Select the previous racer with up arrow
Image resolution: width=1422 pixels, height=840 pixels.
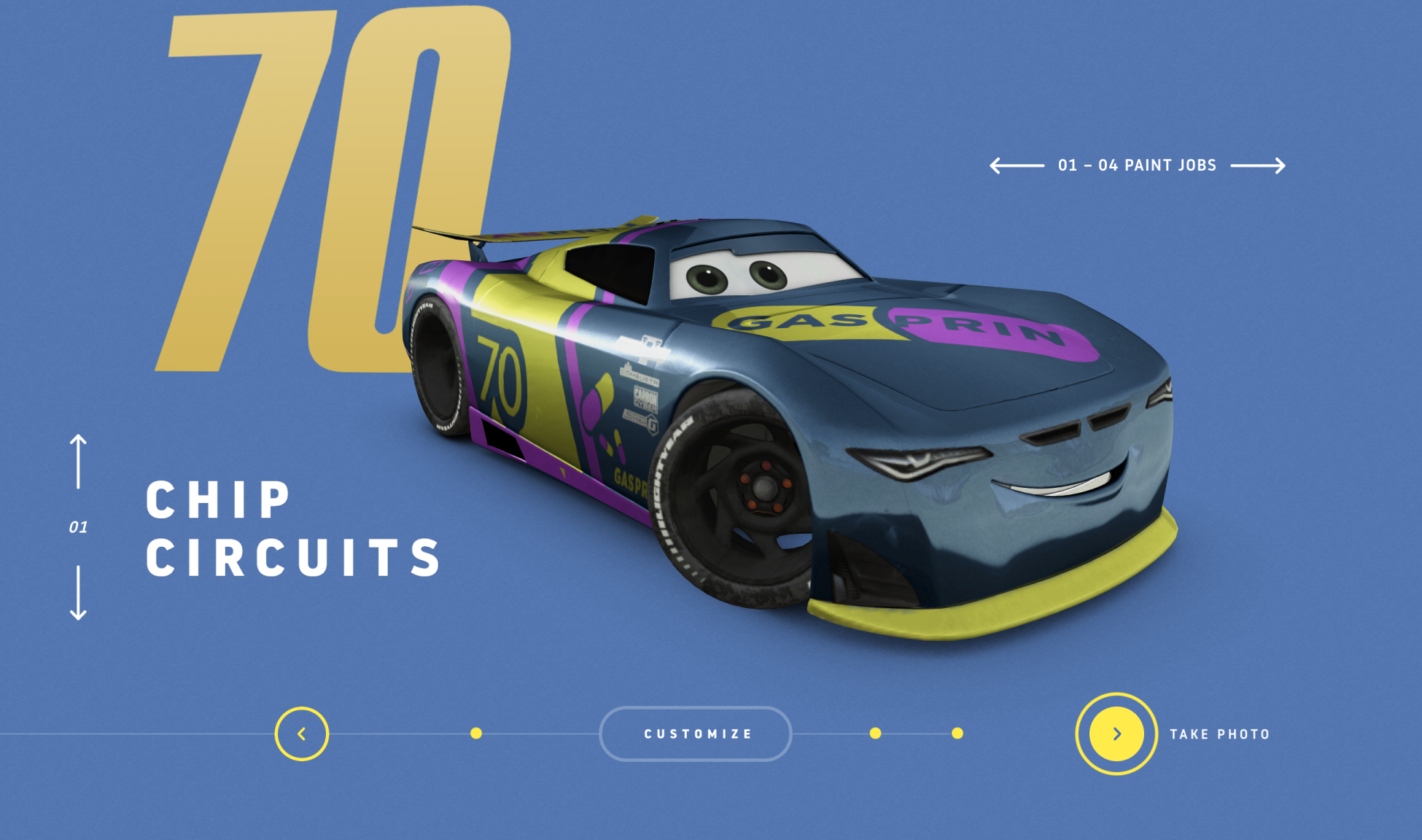click(x=78, y=462)
